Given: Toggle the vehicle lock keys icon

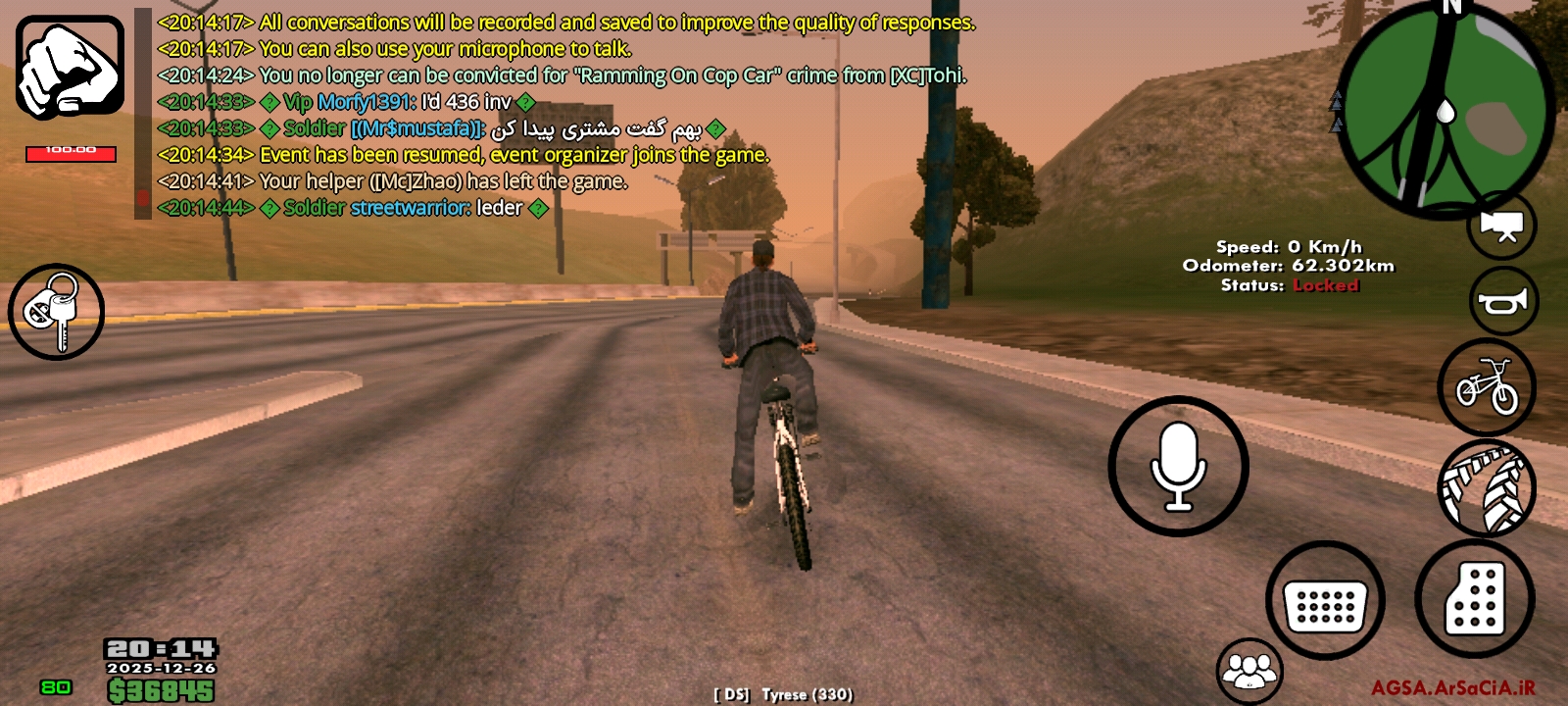Looking at the screenshot, I should [x=55, y=313].
